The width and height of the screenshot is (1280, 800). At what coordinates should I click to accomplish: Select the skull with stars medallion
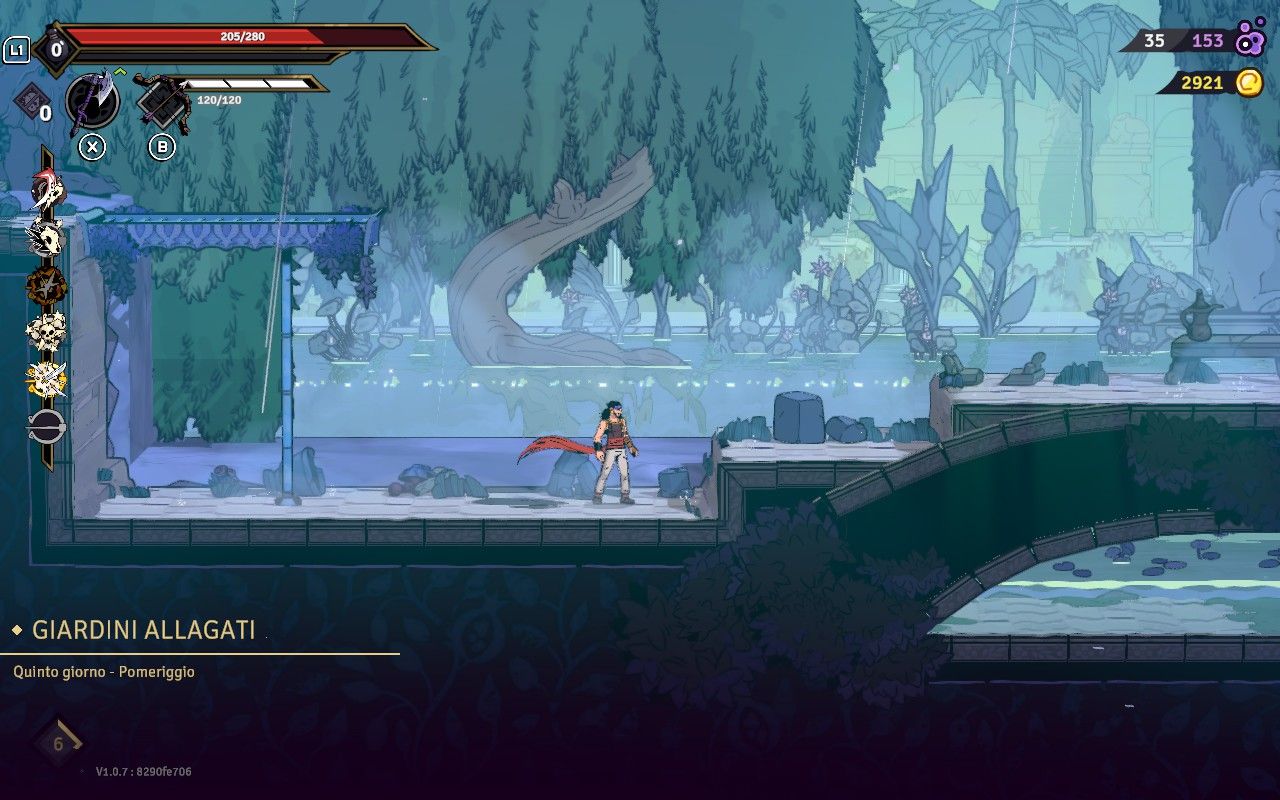click(45, 332)
